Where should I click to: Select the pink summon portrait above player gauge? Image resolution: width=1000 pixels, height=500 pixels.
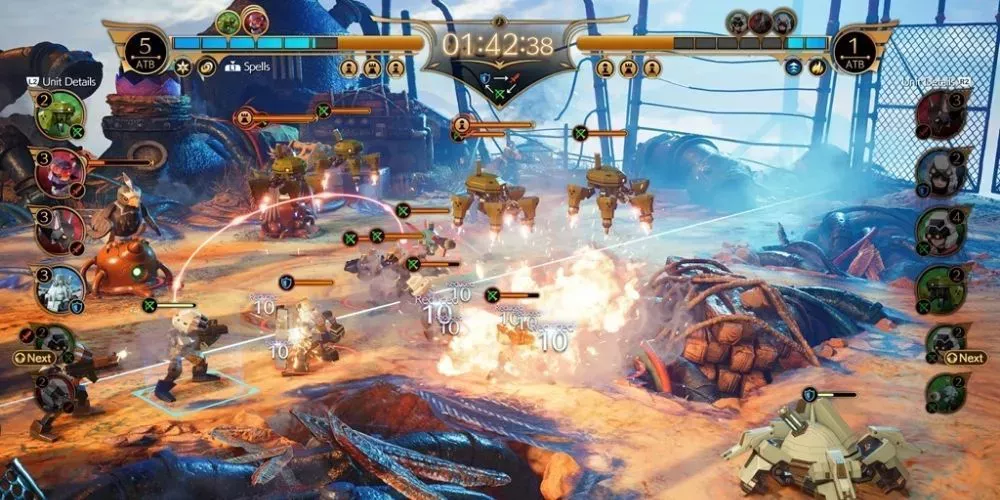pyautogui.click(x=255, y=21)
